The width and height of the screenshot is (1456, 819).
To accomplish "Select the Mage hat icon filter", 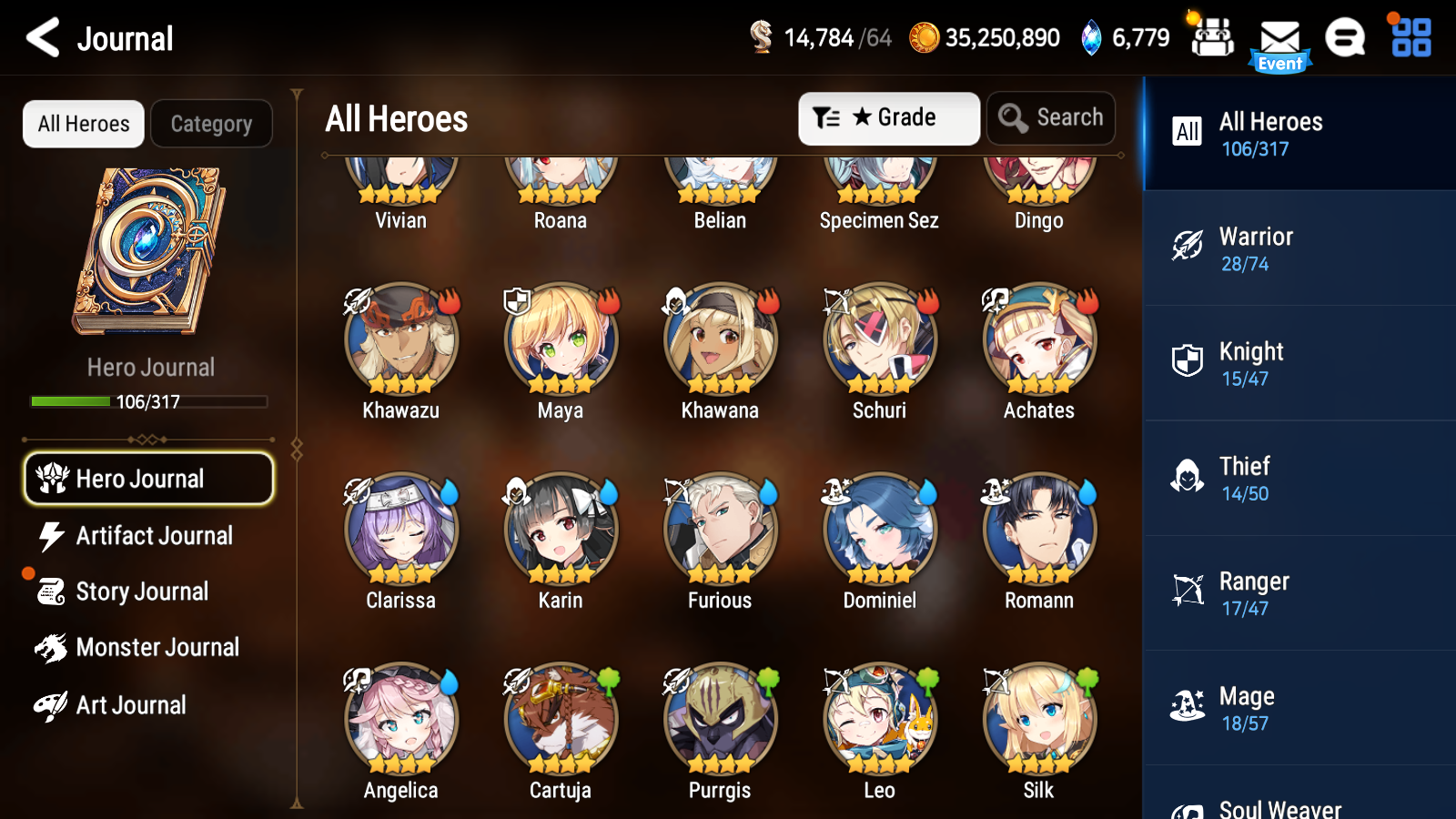I will (1188, 708).
